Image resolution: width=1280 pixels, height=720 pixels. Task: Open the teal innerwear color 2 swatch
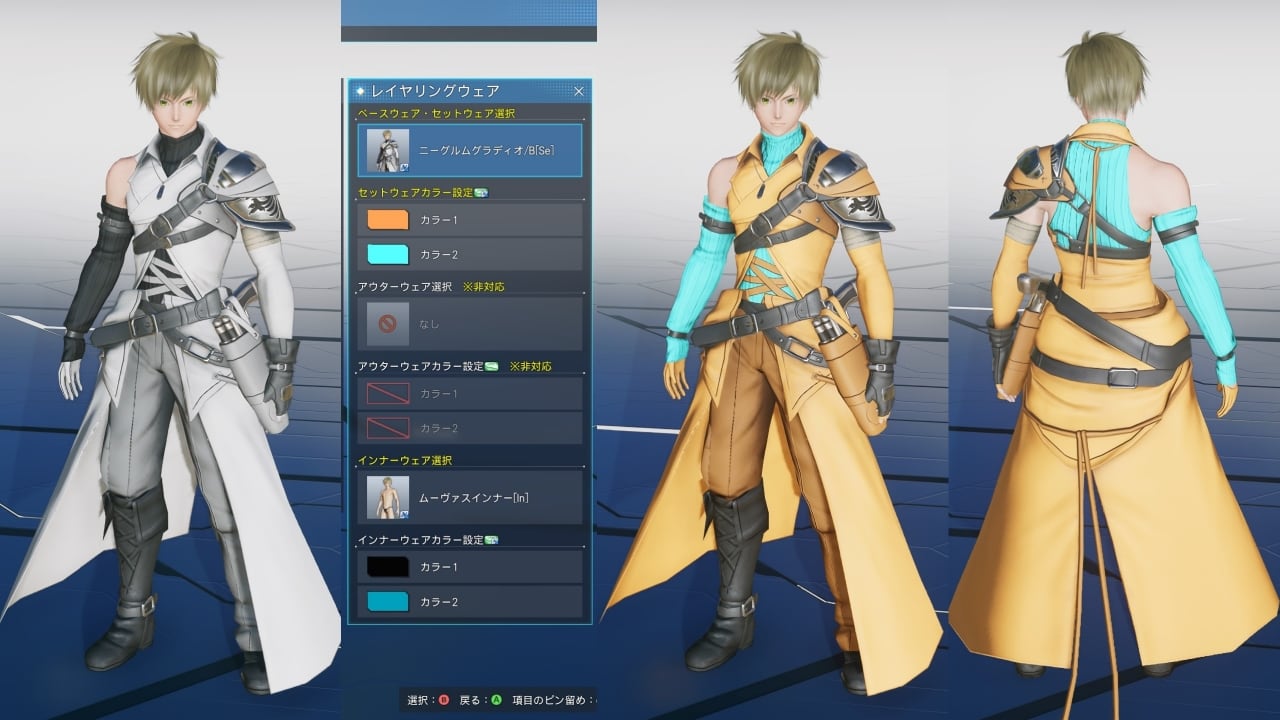[388, 602]
